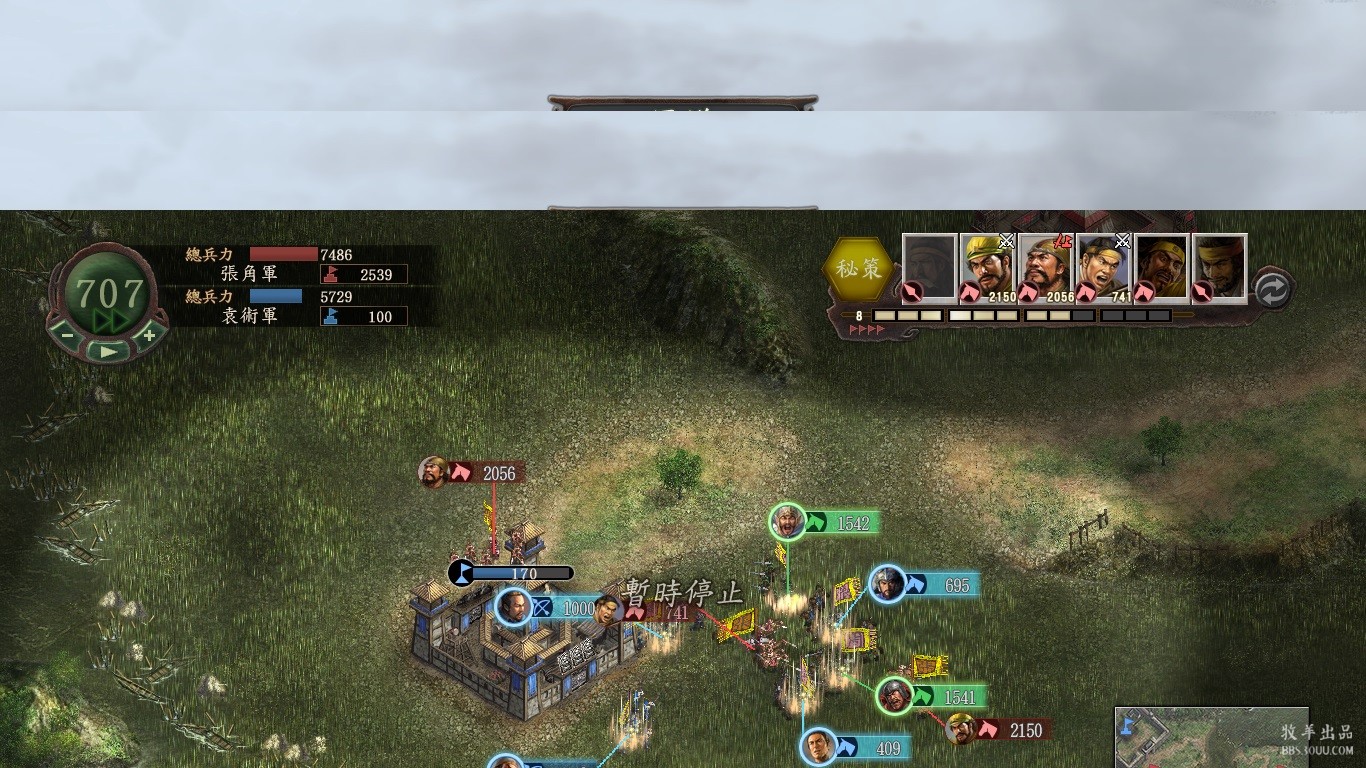Click the fortress durability bar showing 170

click(x=512, y=574)
